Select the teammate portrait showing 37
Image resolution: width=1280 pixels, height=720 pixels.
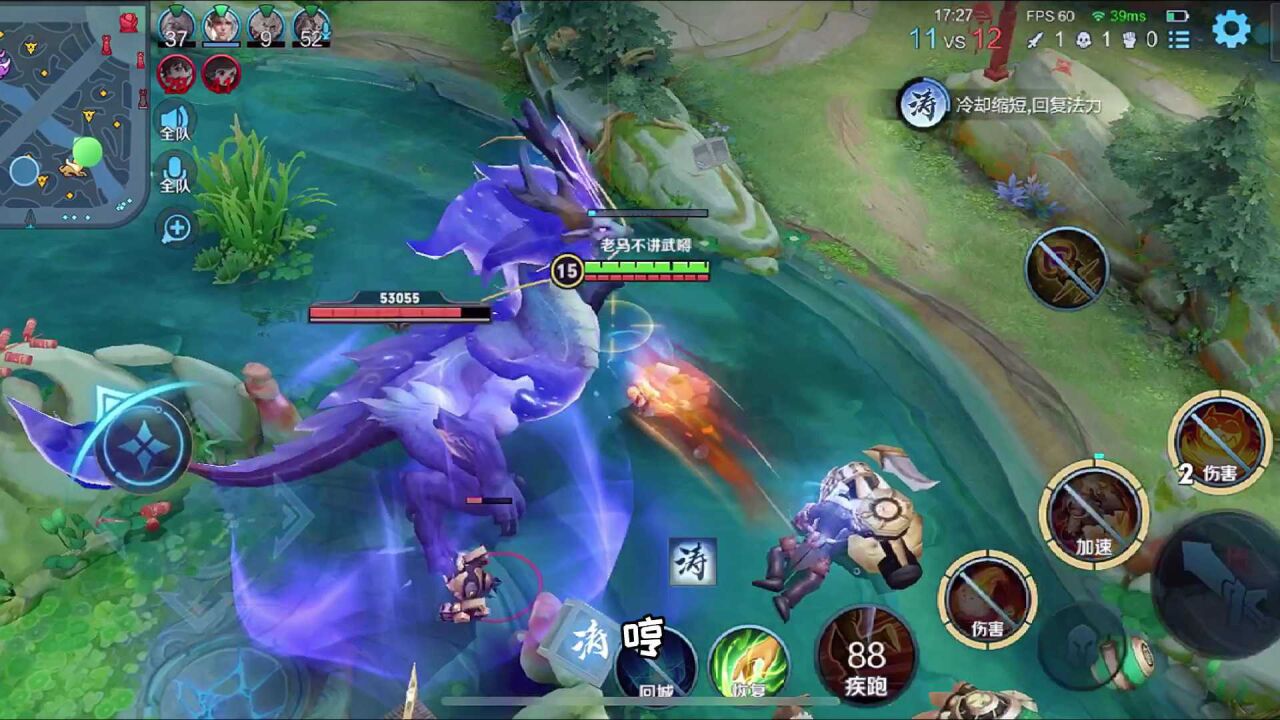tap(176, 26)
